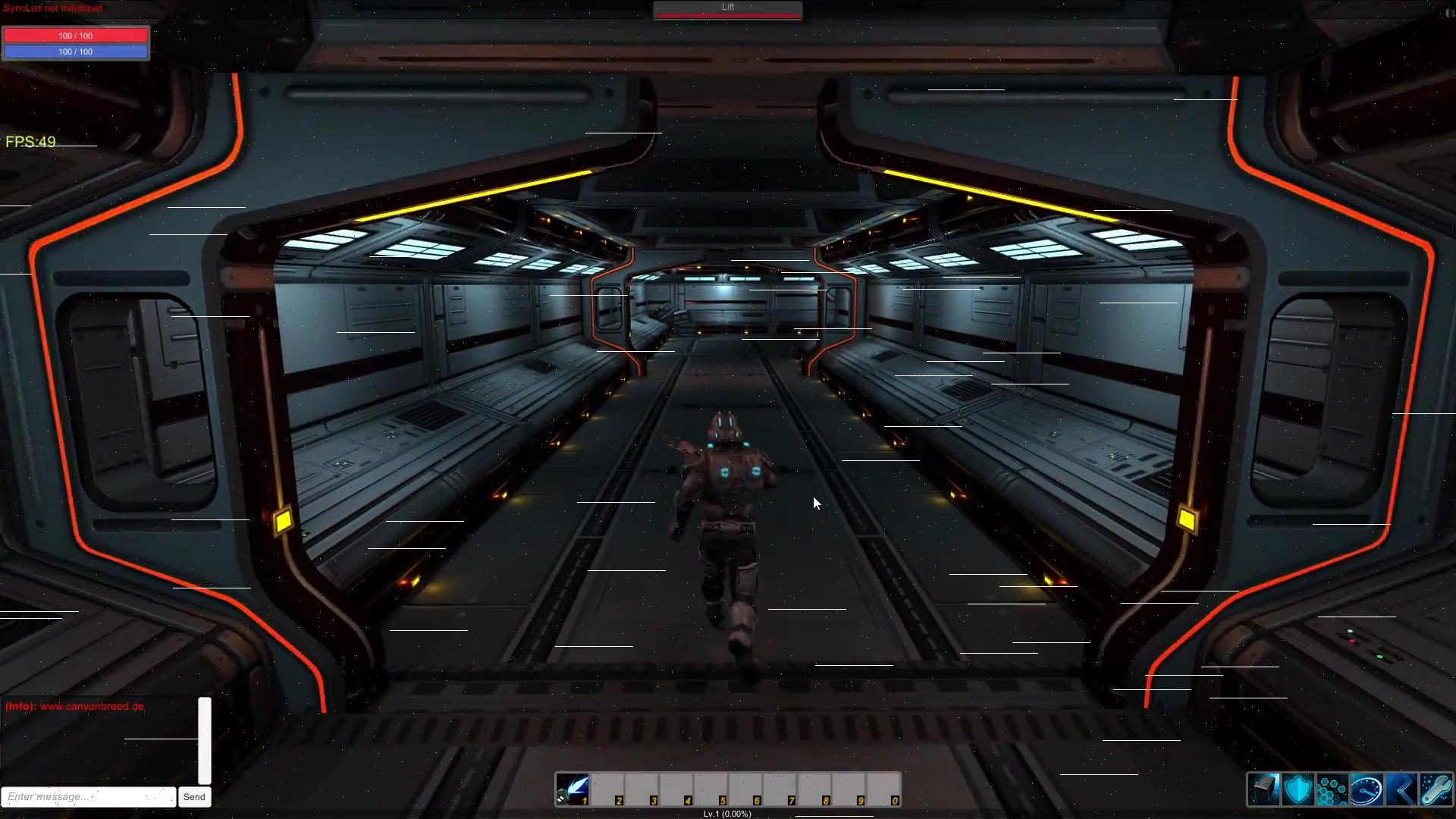This screenshot has height=819, width=1456.
Task: Open the hexagon grid menu icon
Action: coord(1332,789)
